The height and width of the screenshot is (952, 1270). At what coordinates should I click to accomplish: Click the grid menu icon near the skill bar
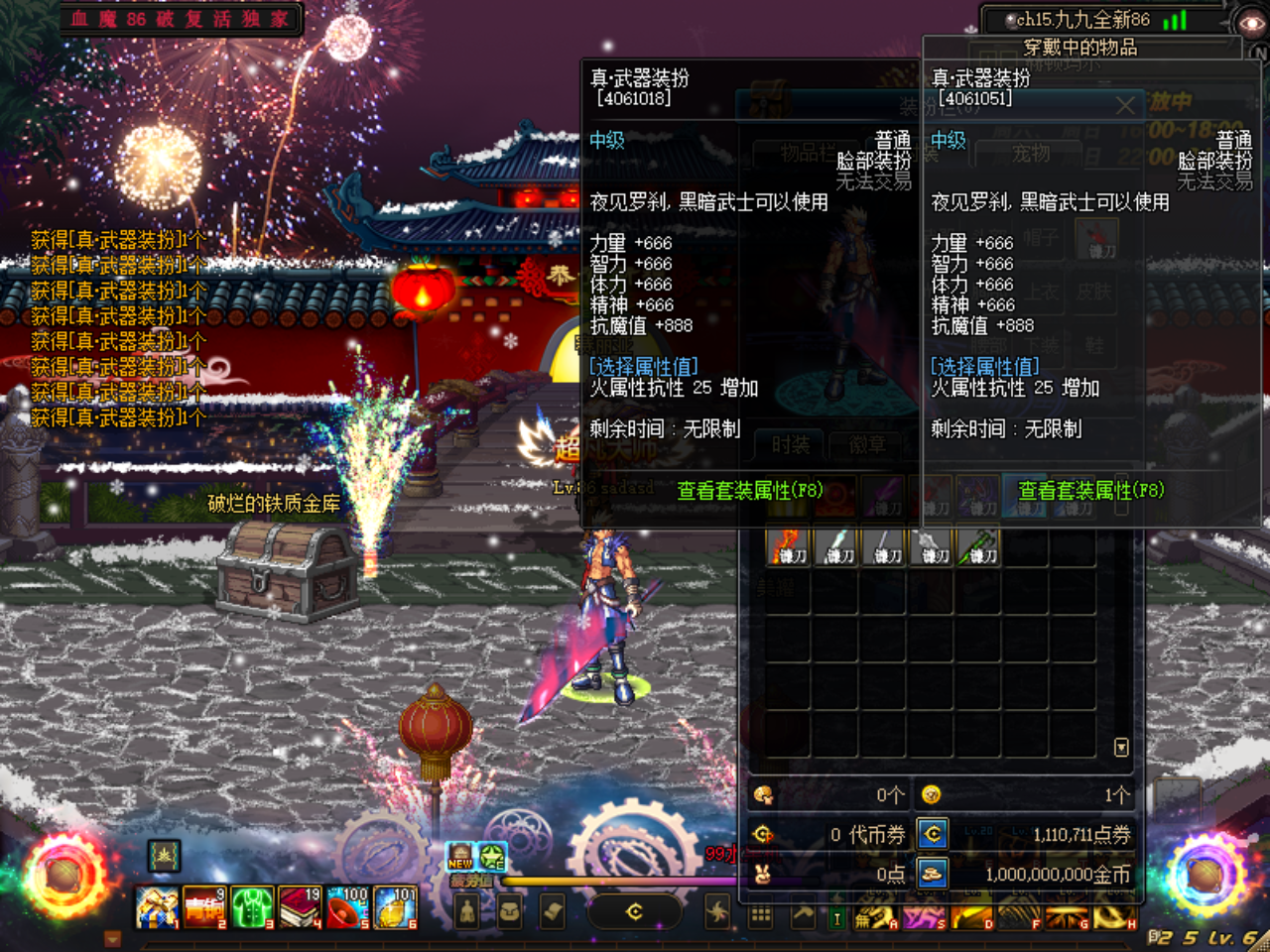(759, 916)
